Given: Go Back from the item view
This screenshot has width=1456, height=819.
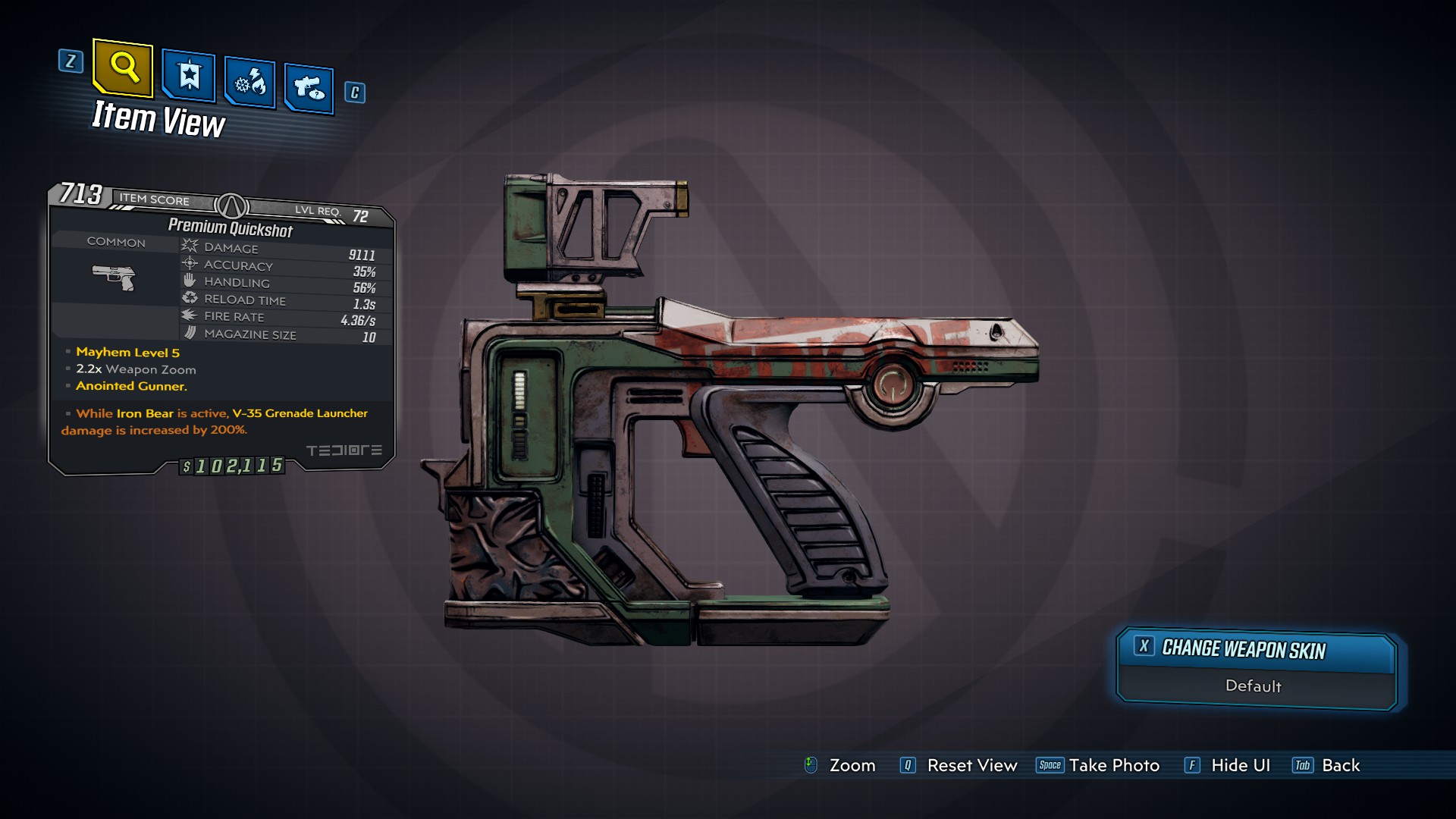Looking at the screenshot, I should (1326, 765).
